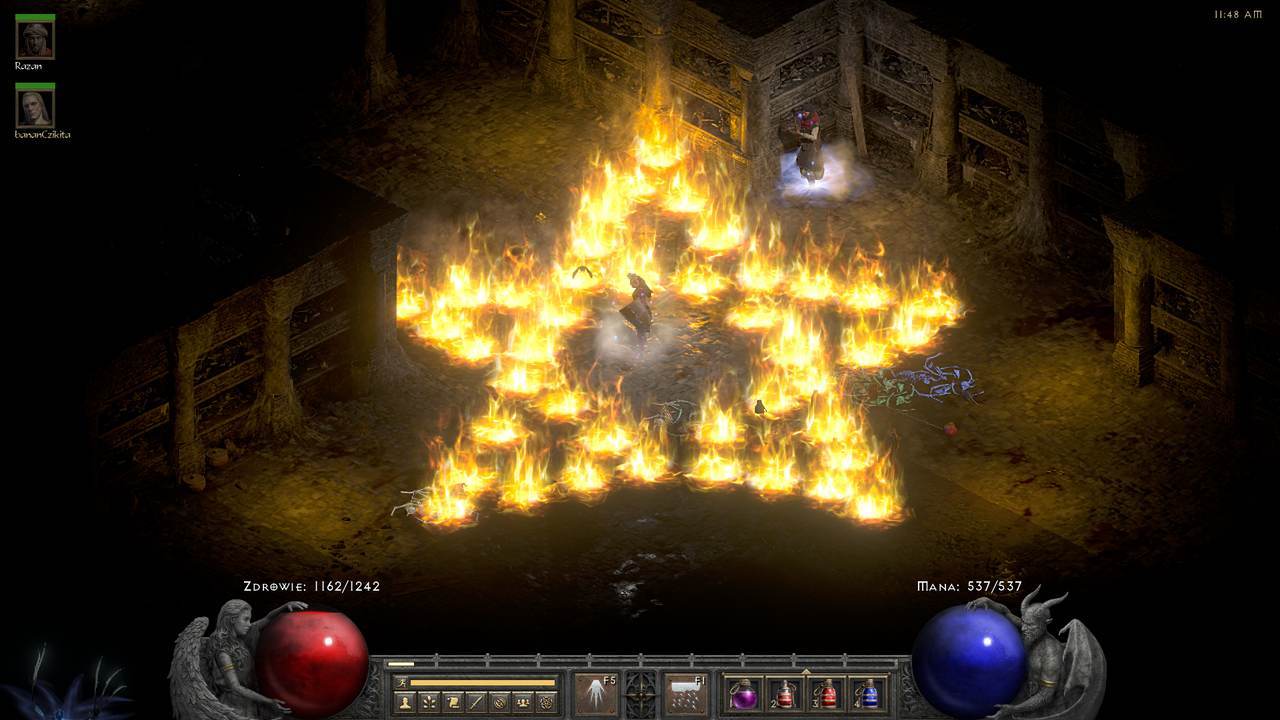Image resolution: width=1280 pixels, height=720 pixels.
Task: Open the character sheet bust icon
Action: pos(407,702)
